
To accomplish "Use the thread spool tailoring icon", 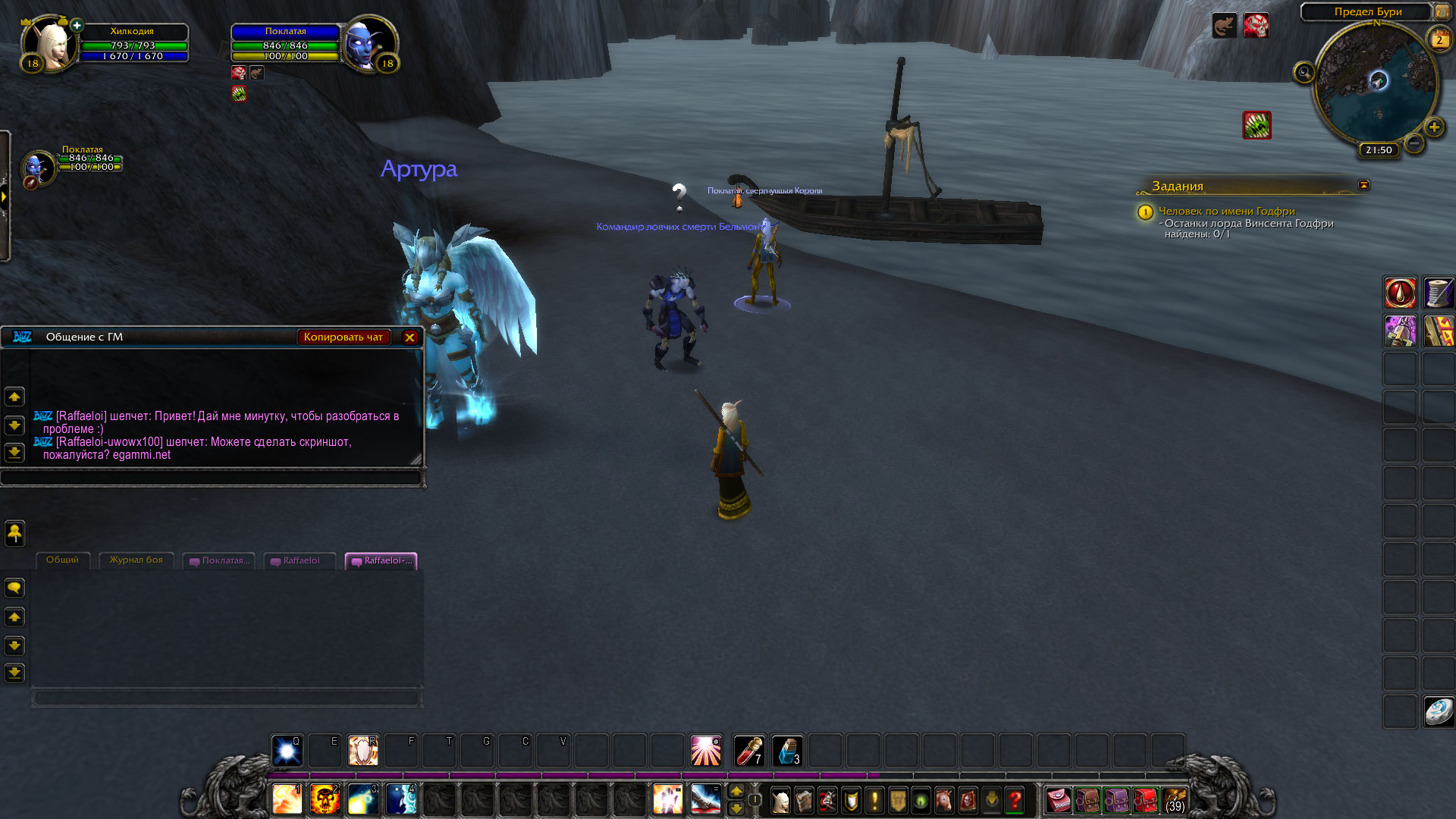I will [x=1438, y=293].
